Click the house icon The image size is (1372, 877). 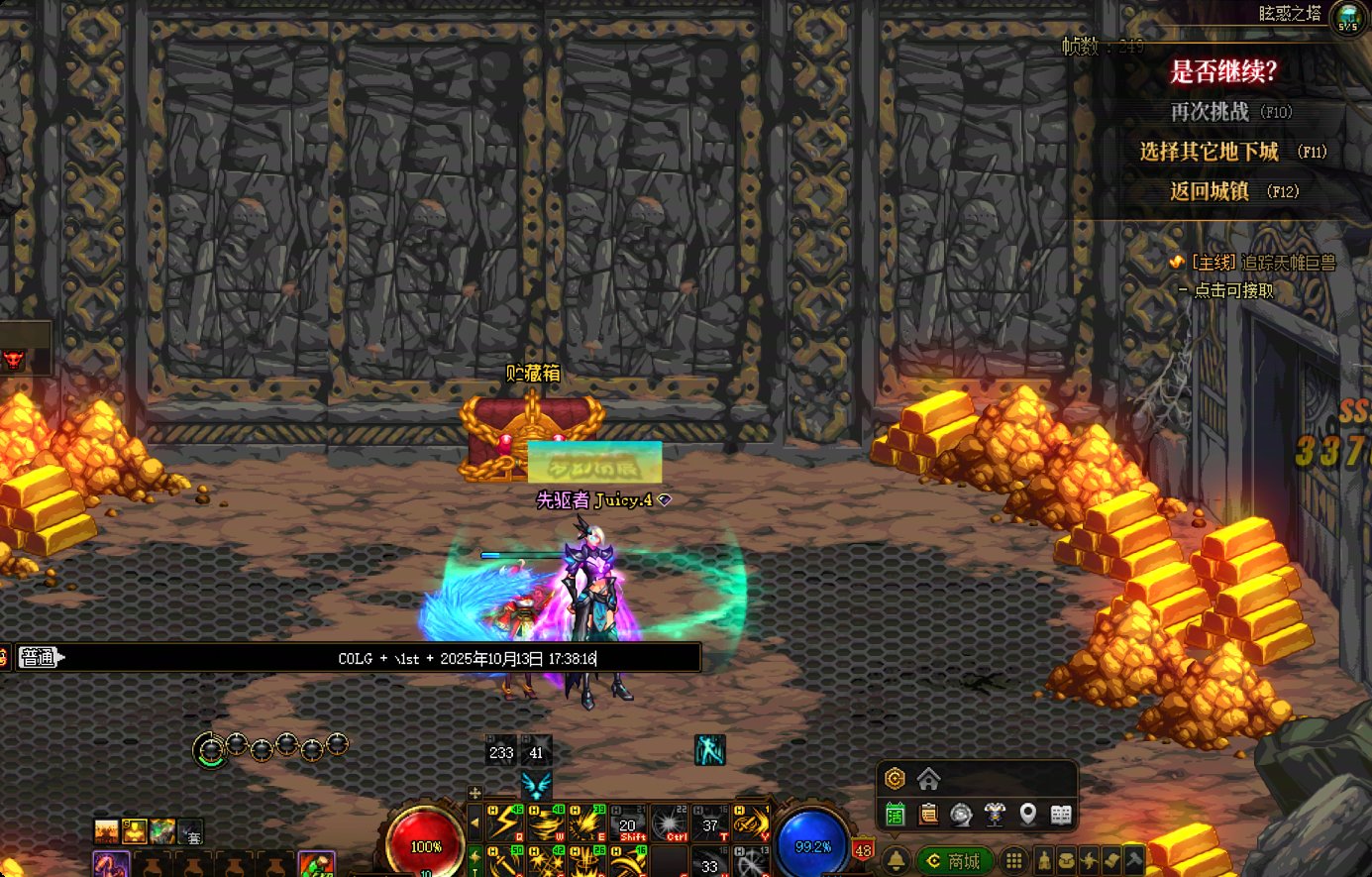tap(928, 778)
